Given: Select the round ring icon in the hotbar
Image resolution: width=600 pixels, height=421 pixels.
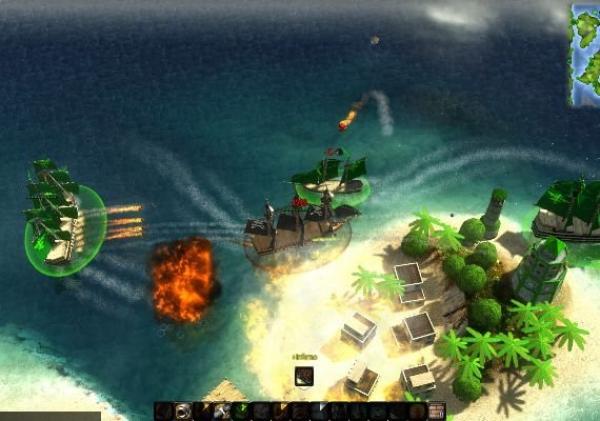Looking at the screenshot, I should (183, 411).
